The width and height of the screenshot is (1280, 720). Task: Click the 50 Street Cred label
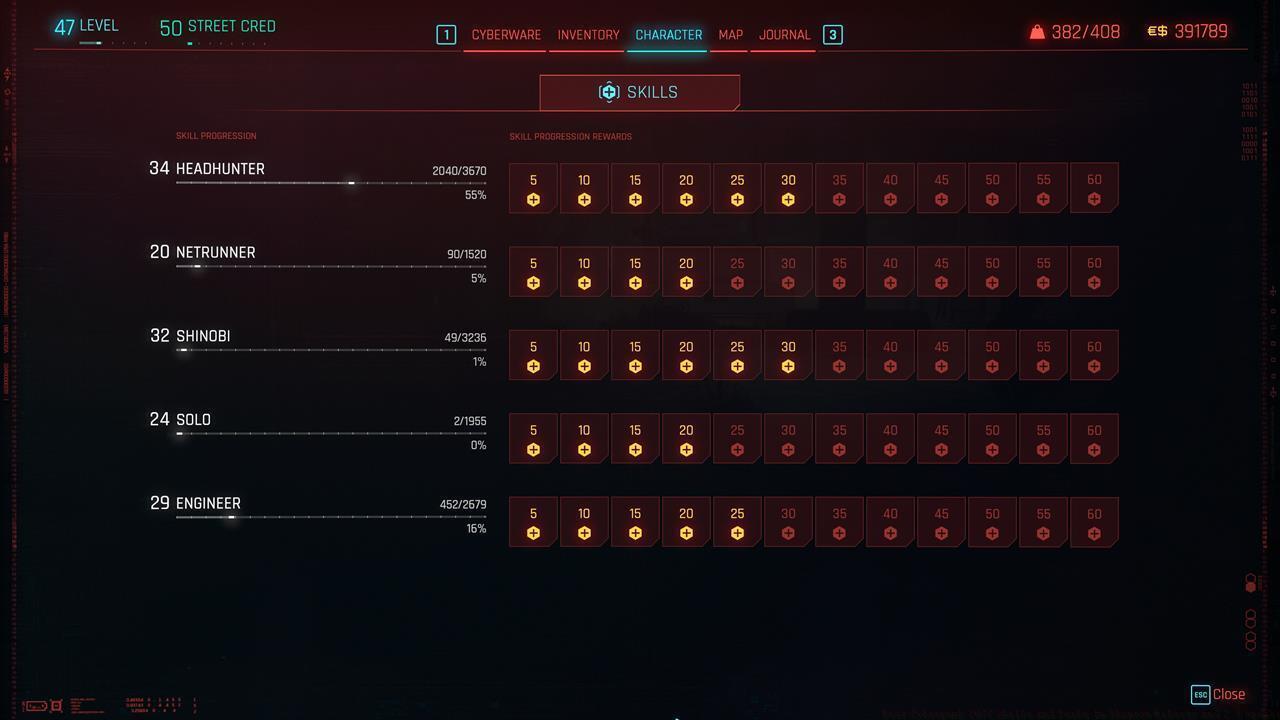(216, 26)
